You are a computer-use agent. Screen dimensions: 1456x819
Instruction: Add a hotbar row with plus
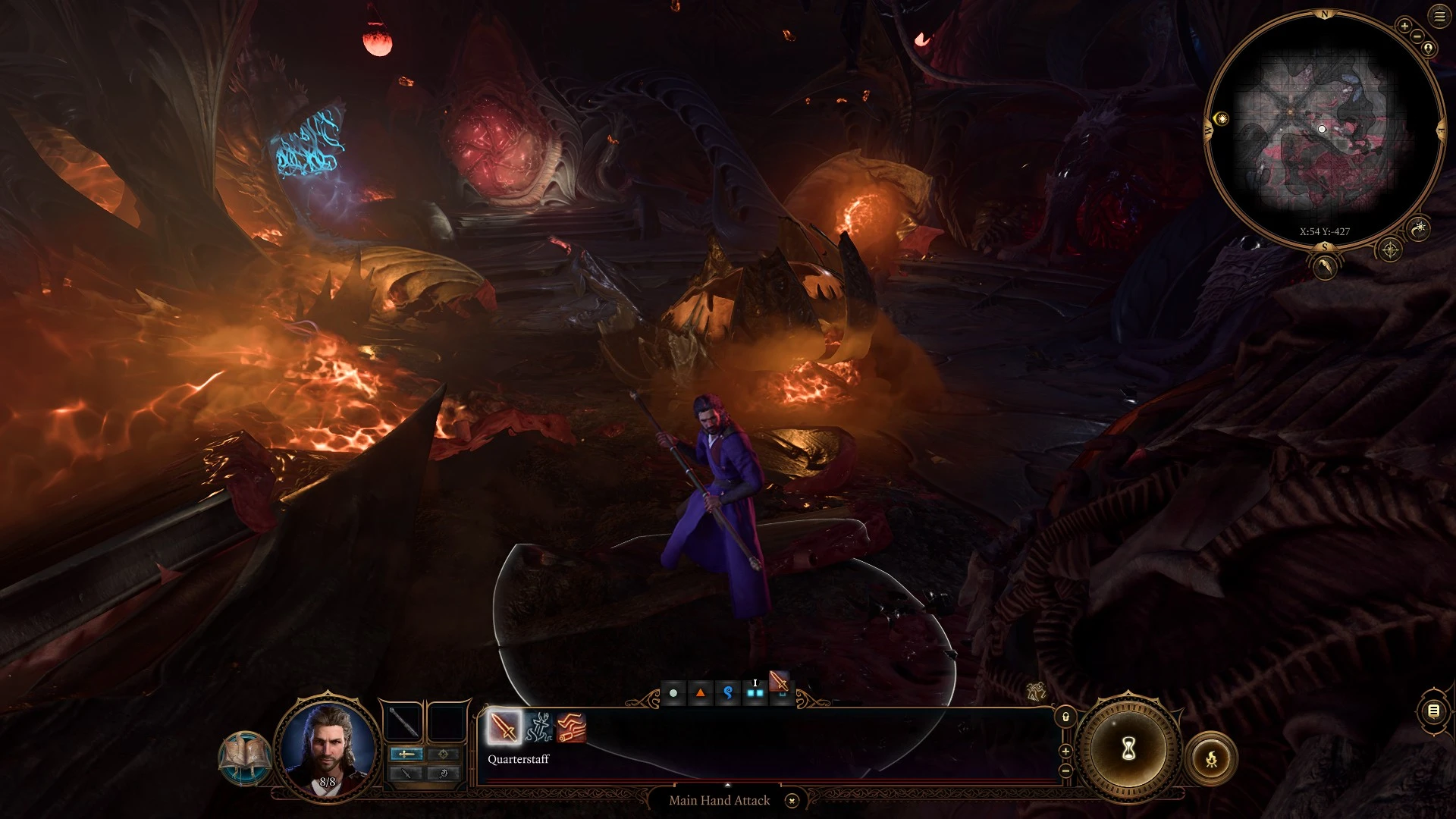pyautogui.click(x=1065, y=751)
